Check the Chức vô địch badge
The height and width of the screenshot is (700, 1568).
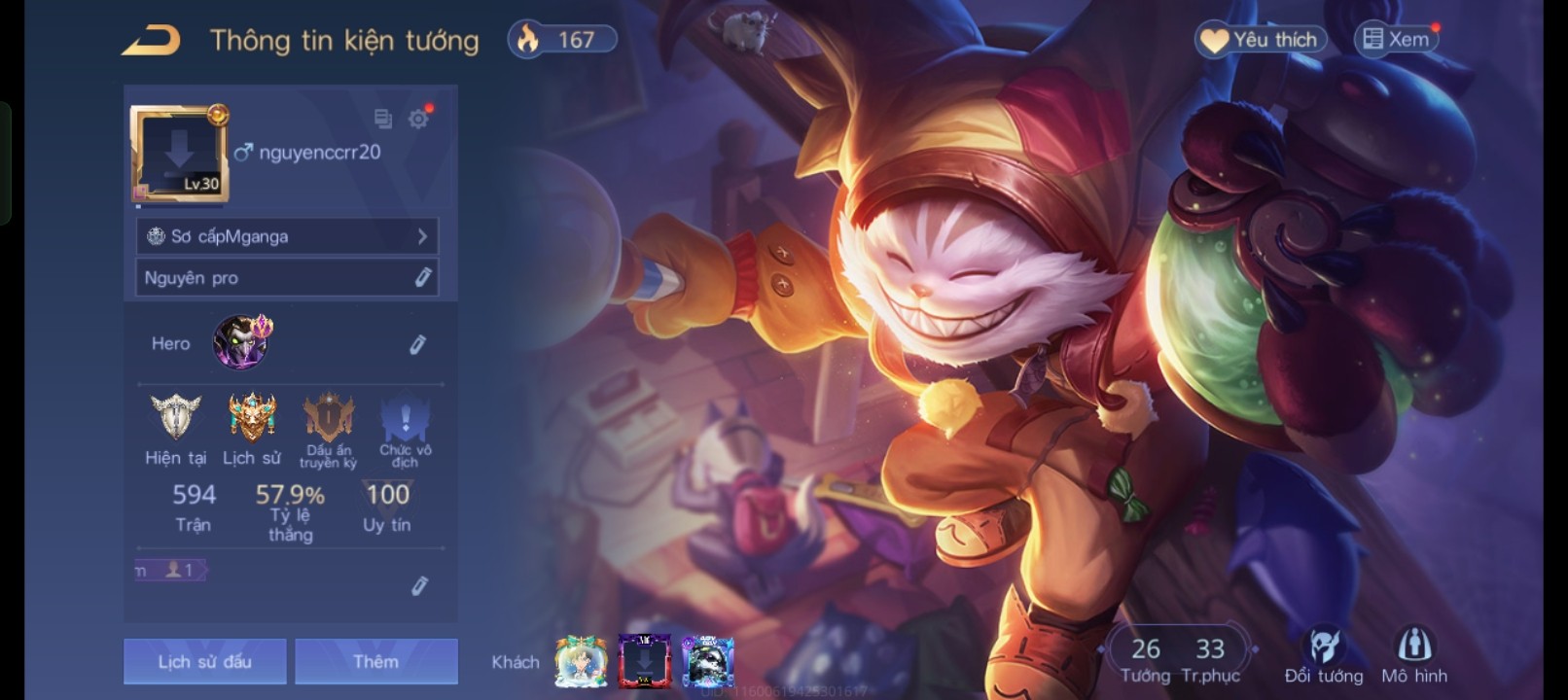click(406, 420)
